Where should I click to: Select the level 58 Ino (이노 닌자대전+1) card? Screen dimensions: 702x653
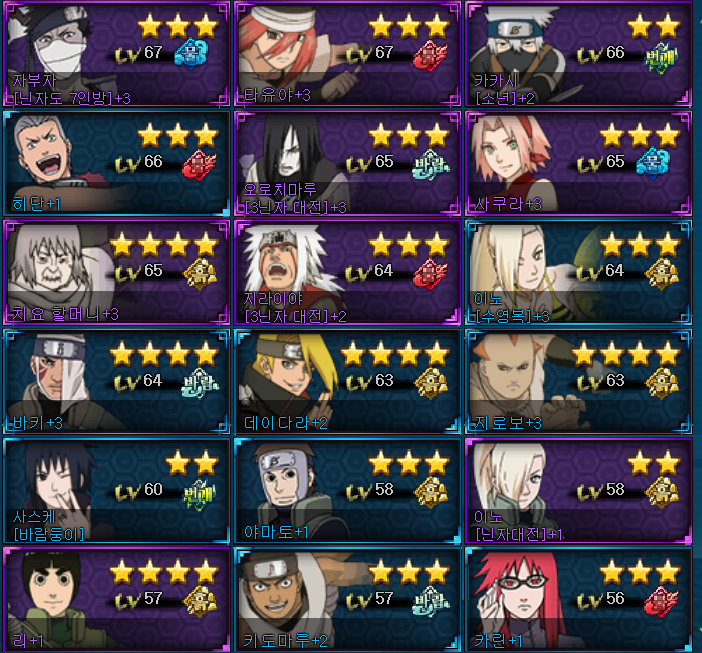tap(578, 491)
